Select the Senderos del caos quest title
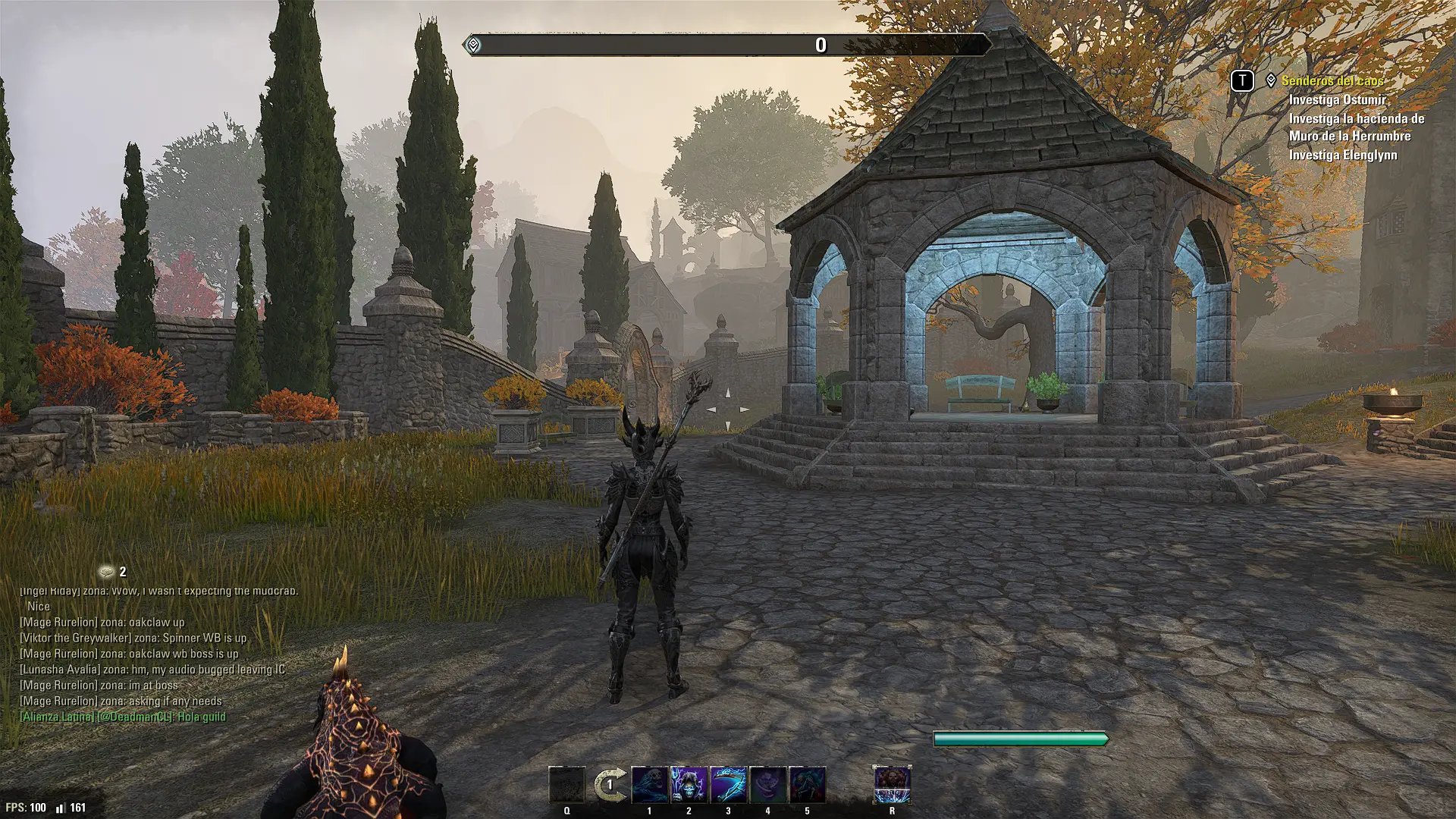The height and width of the screenshot is (819, 1456). pyautogui.click(x=1332, y=80)
